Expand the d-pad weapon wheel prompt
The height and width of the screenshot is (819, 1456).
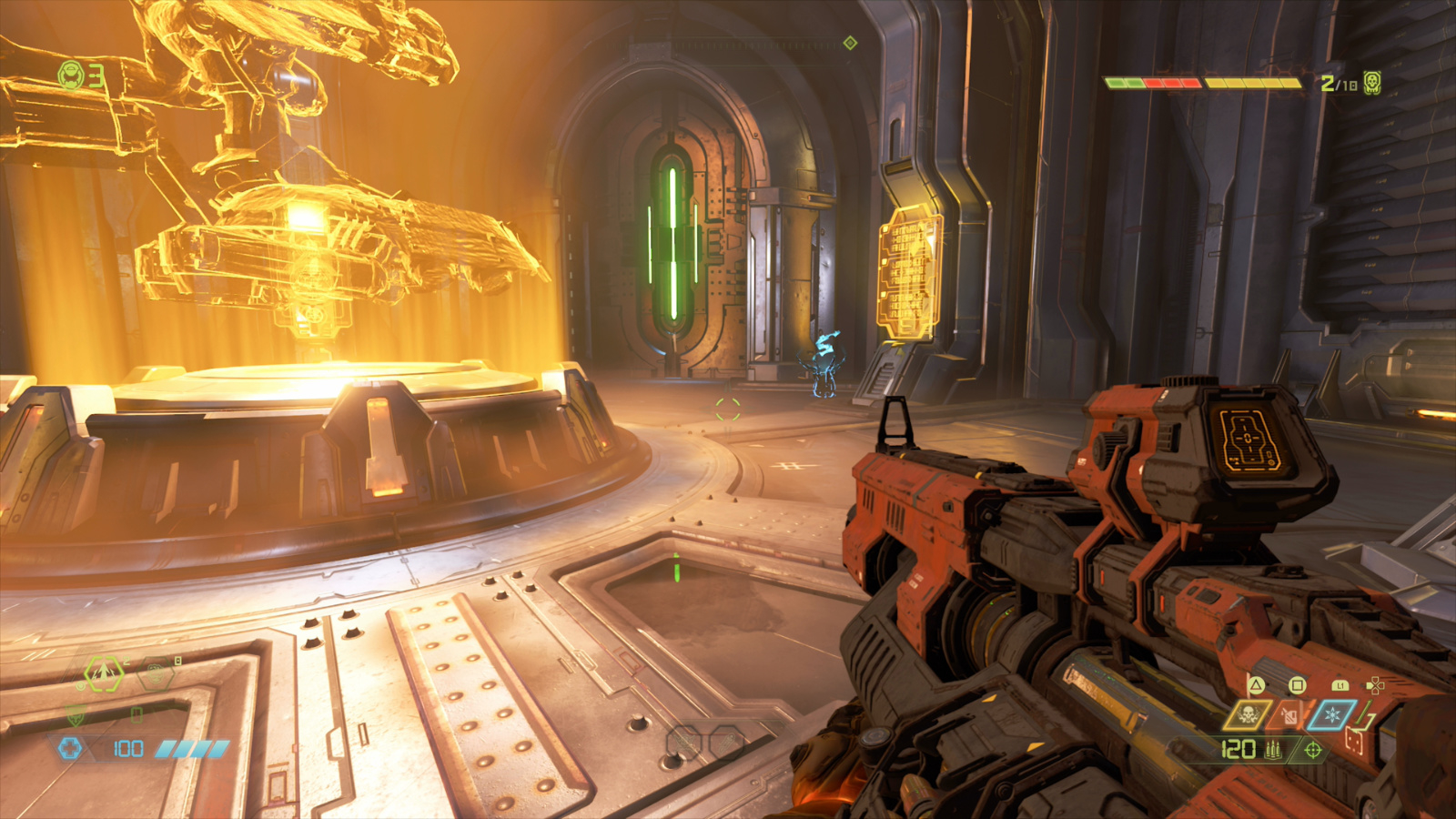[x=1377, y=685]
